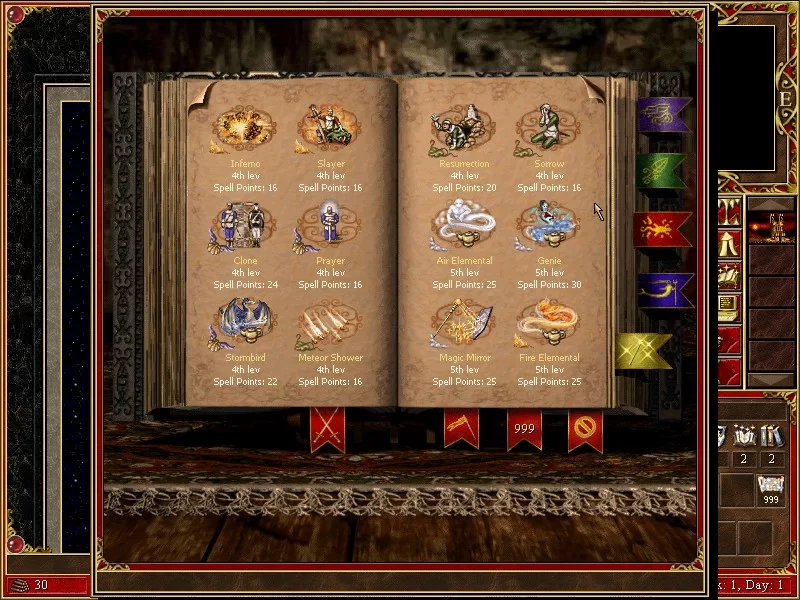Summon with the Air Elemental spell

463,227
